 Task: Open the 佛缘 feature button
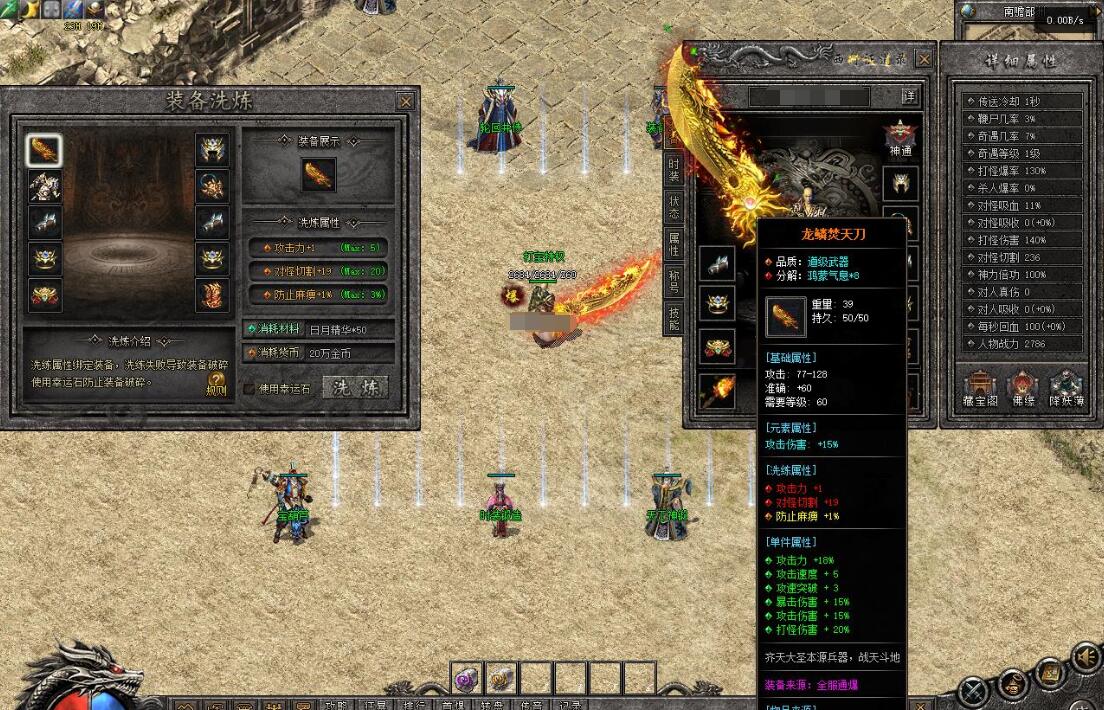1023,388
